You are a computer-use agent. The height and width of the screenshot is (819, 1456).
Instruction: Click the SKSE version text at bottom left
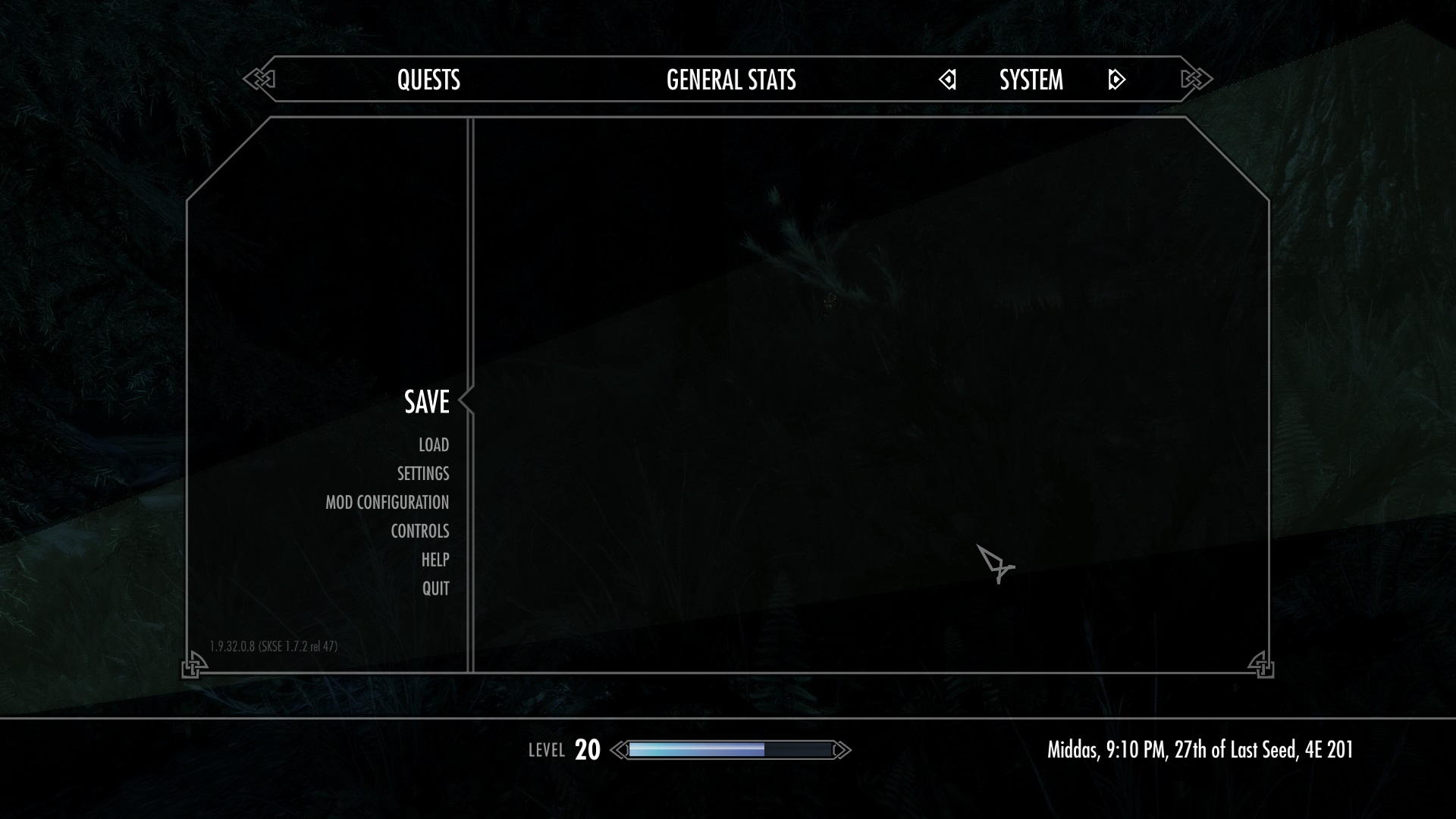point(274,645)
